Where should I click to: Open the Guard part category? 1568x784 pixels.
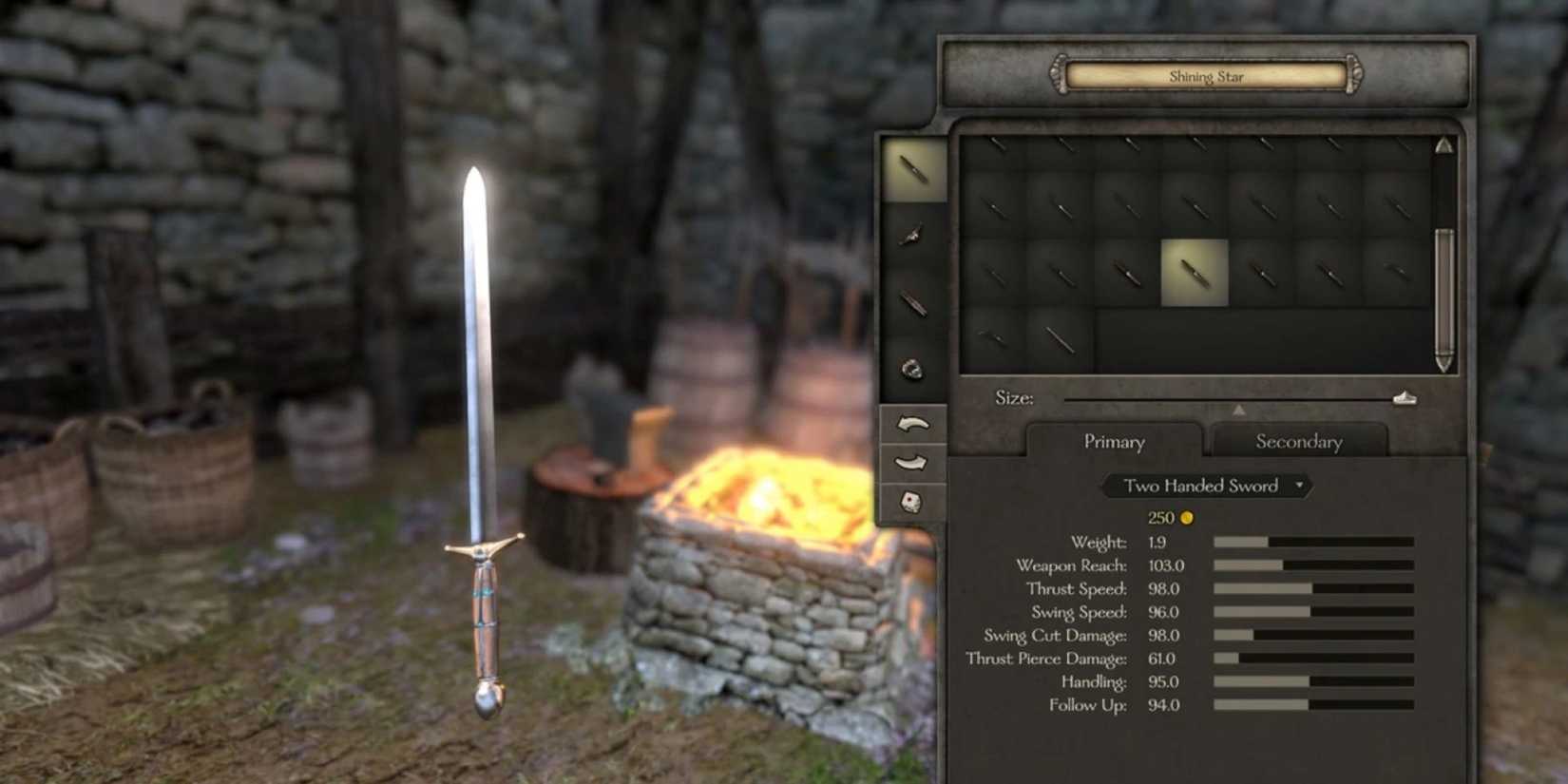pos(909,236)
